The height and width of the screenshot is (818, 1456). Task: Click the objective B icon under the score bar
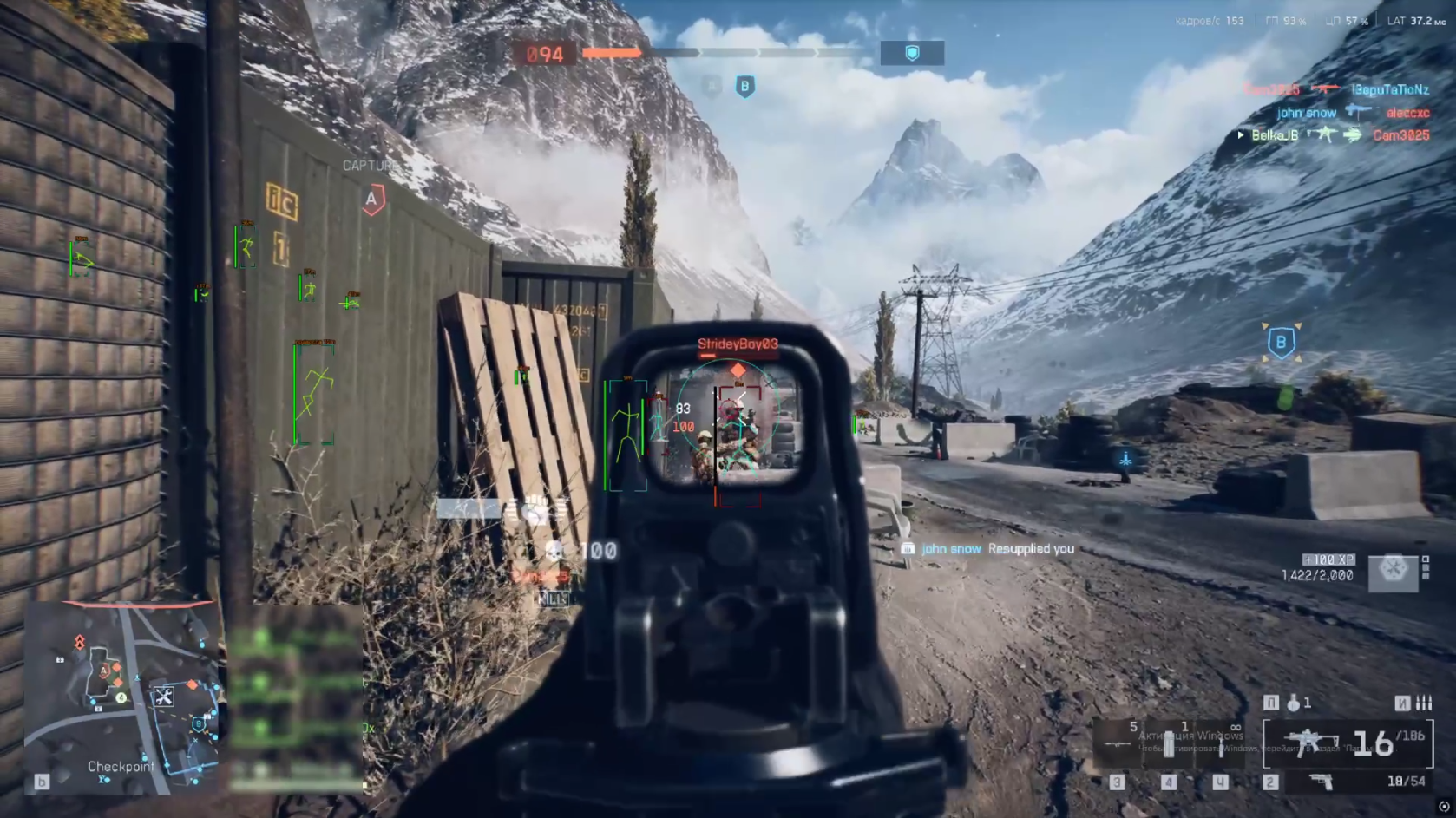tap(744, 87)
